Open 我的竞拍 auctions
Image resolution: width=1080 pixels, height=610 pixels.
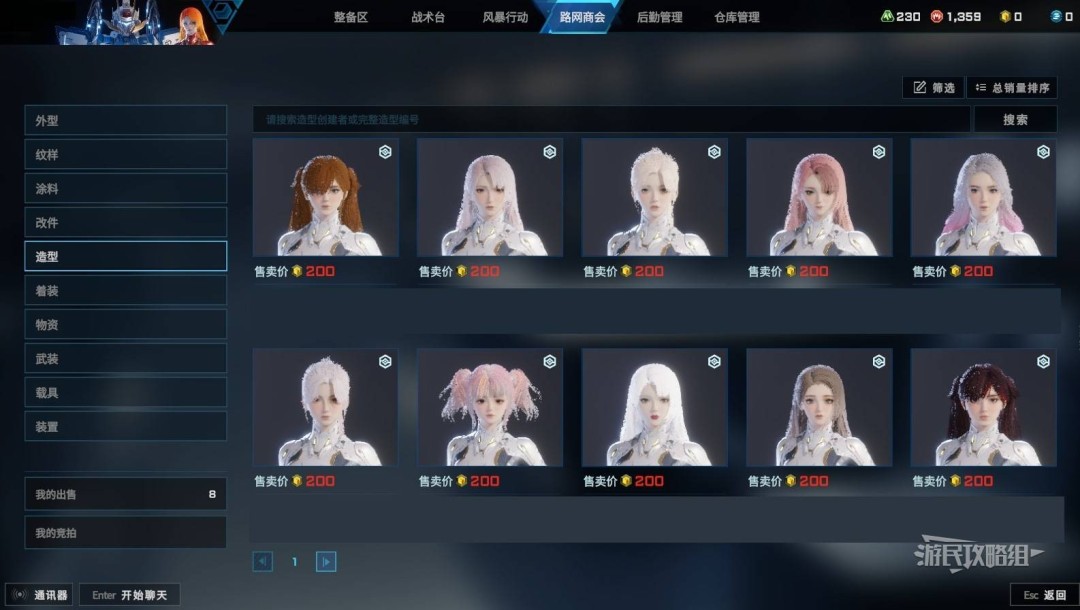coord(126,533)
